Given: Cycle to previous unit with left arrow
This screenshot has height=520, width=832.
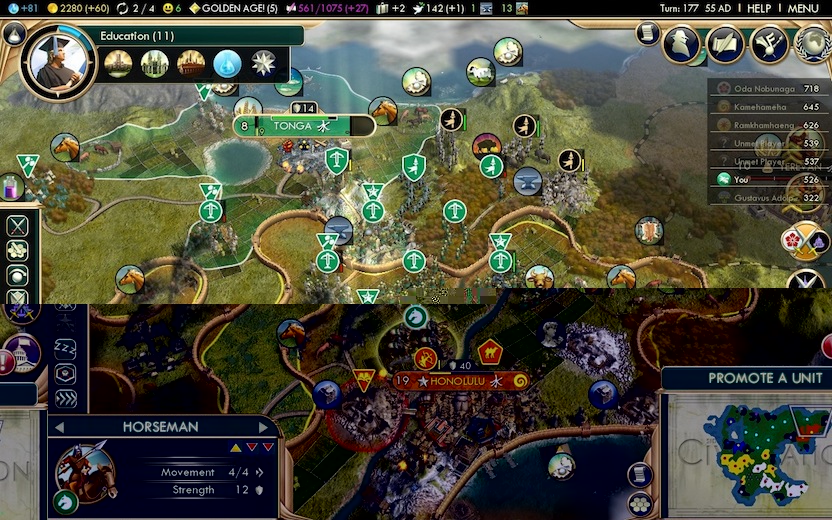Looking at the screenshot, I should click(61, 427).
